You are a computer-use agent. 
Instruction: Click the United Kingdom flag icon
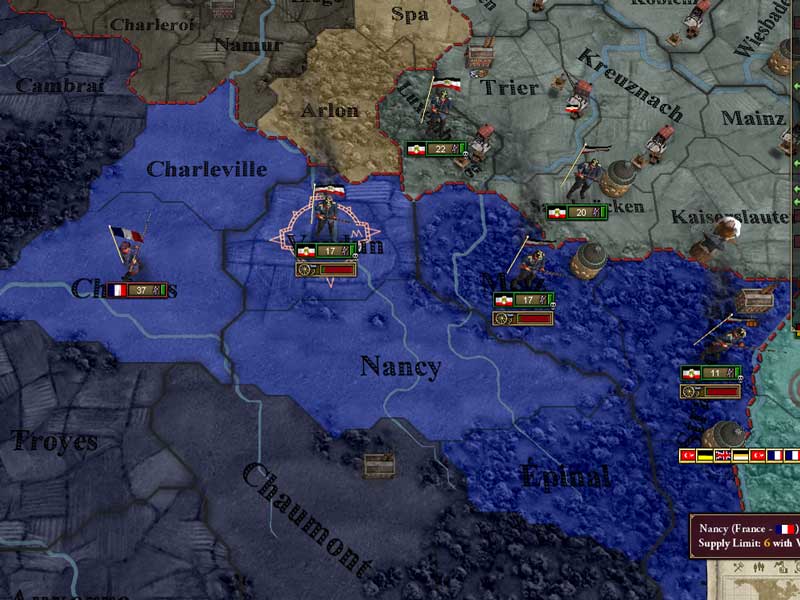coord(724,456)
